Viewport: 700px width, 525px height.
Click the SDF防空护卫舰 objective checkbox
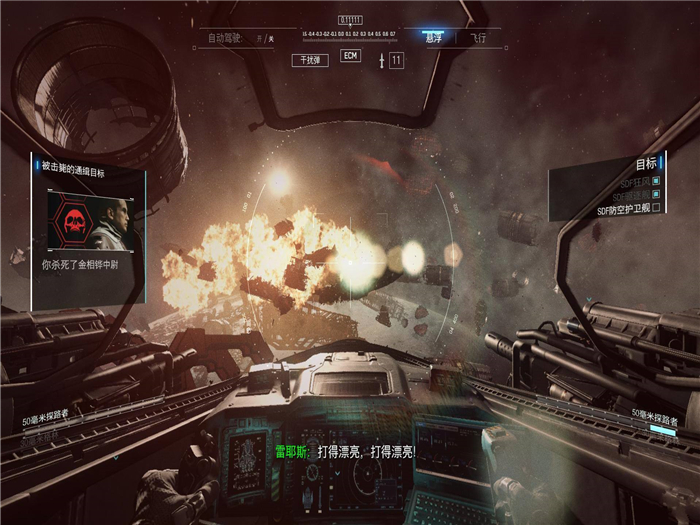point(656,210)
